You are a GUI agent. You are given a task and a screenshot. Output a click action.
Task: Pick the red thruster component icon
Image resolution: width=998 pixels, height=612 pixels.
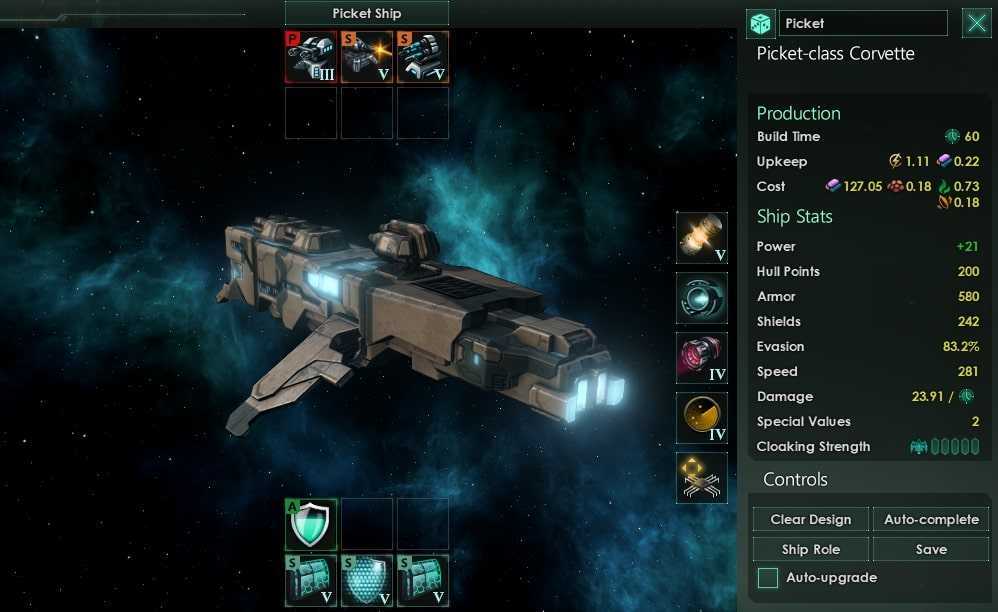click(701, 358)
